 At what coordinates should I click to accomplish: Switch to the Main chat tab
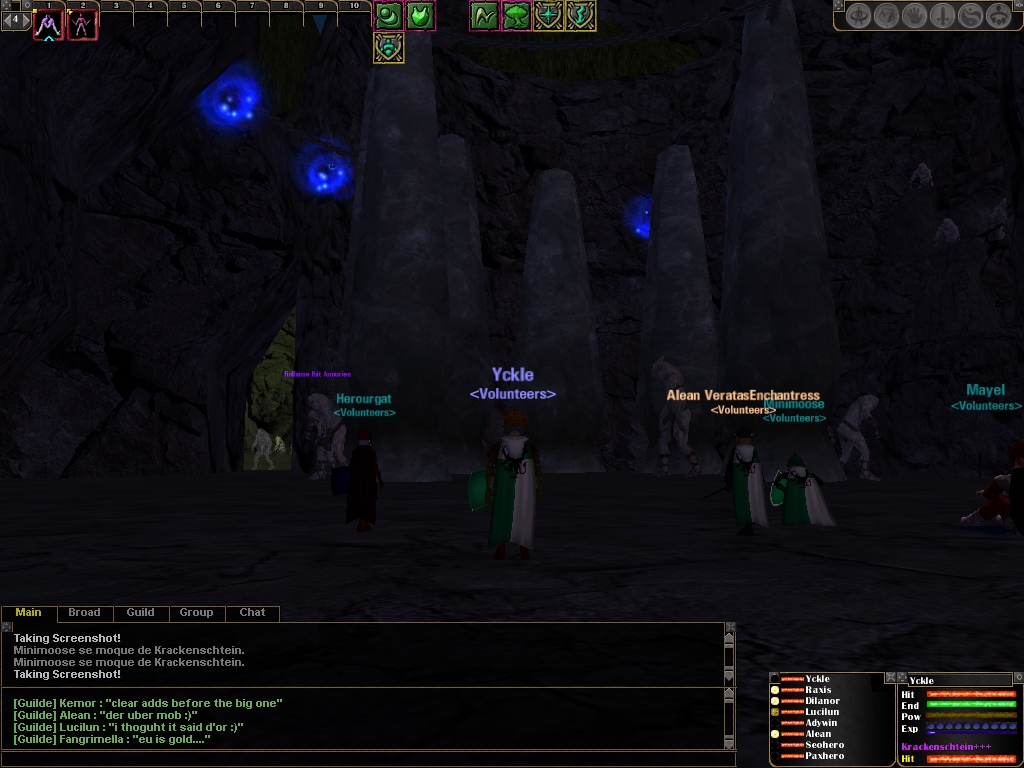pyautogui.click(x=28, y=613)
